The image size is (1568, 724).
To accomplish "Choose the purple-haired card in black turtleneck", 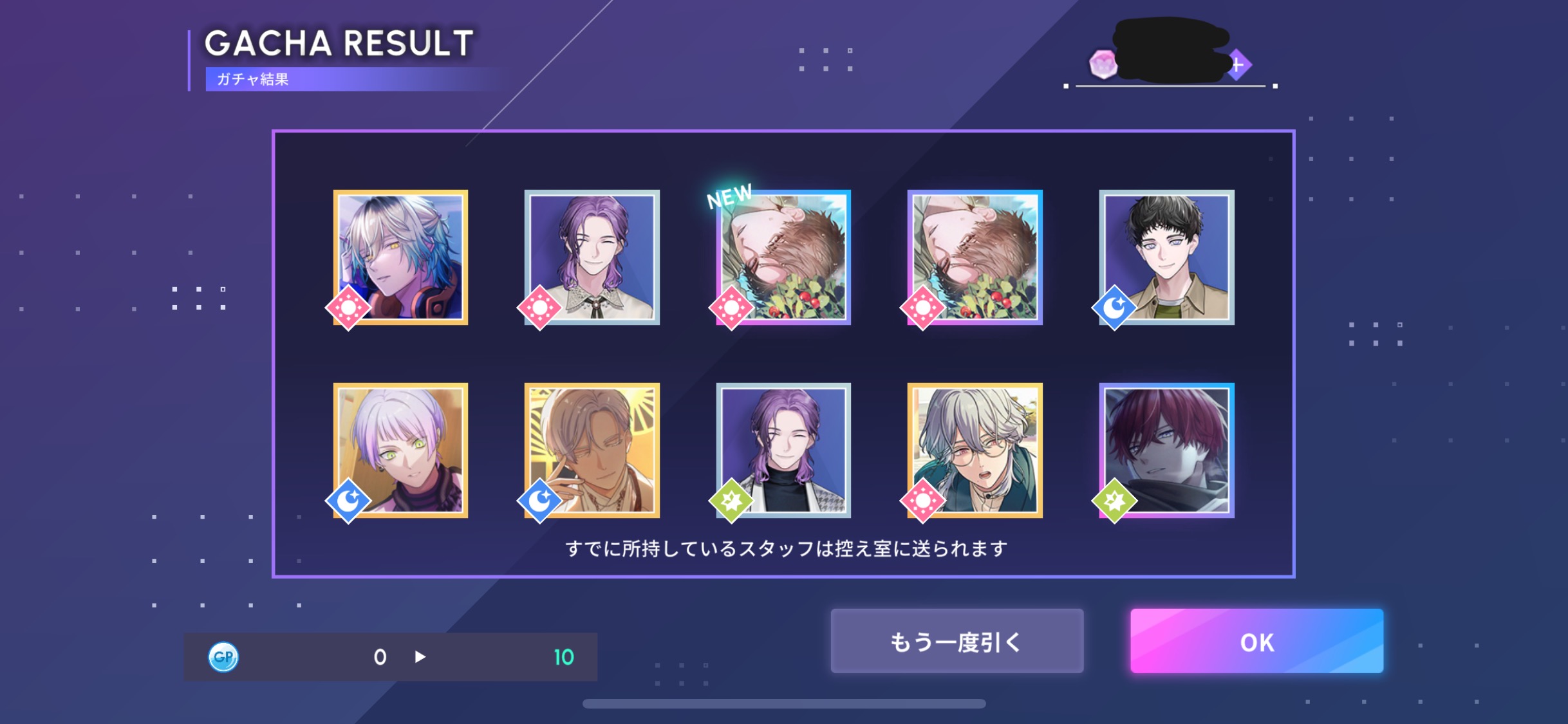I will tap(783, 450).
